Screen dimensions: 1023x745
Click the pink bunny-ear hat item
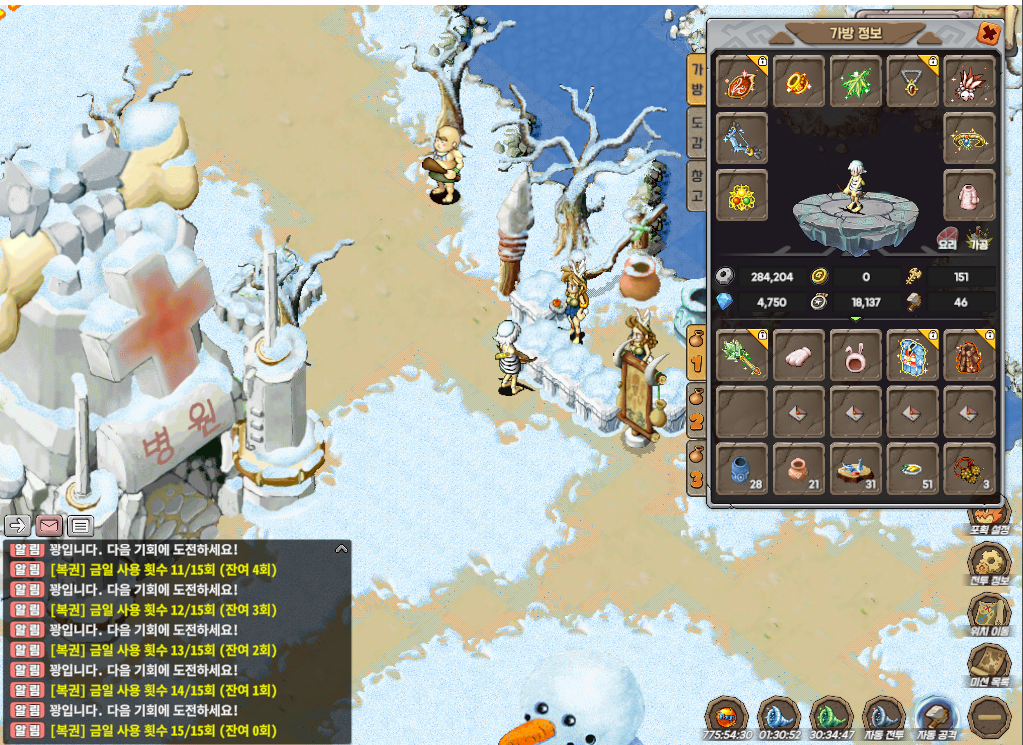855,355
